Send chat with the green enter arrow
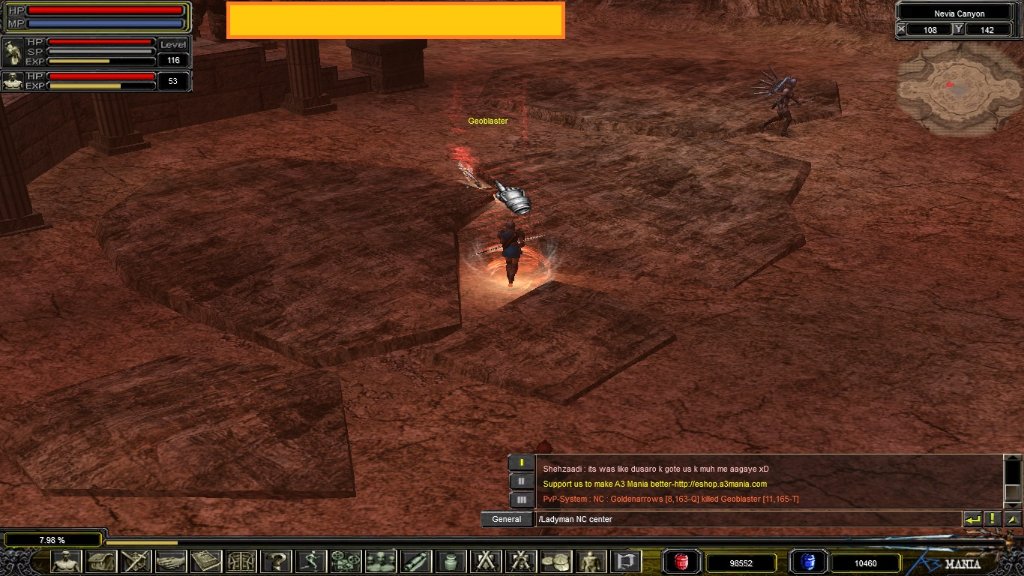The image size is (1024, 576). [972, 519]
